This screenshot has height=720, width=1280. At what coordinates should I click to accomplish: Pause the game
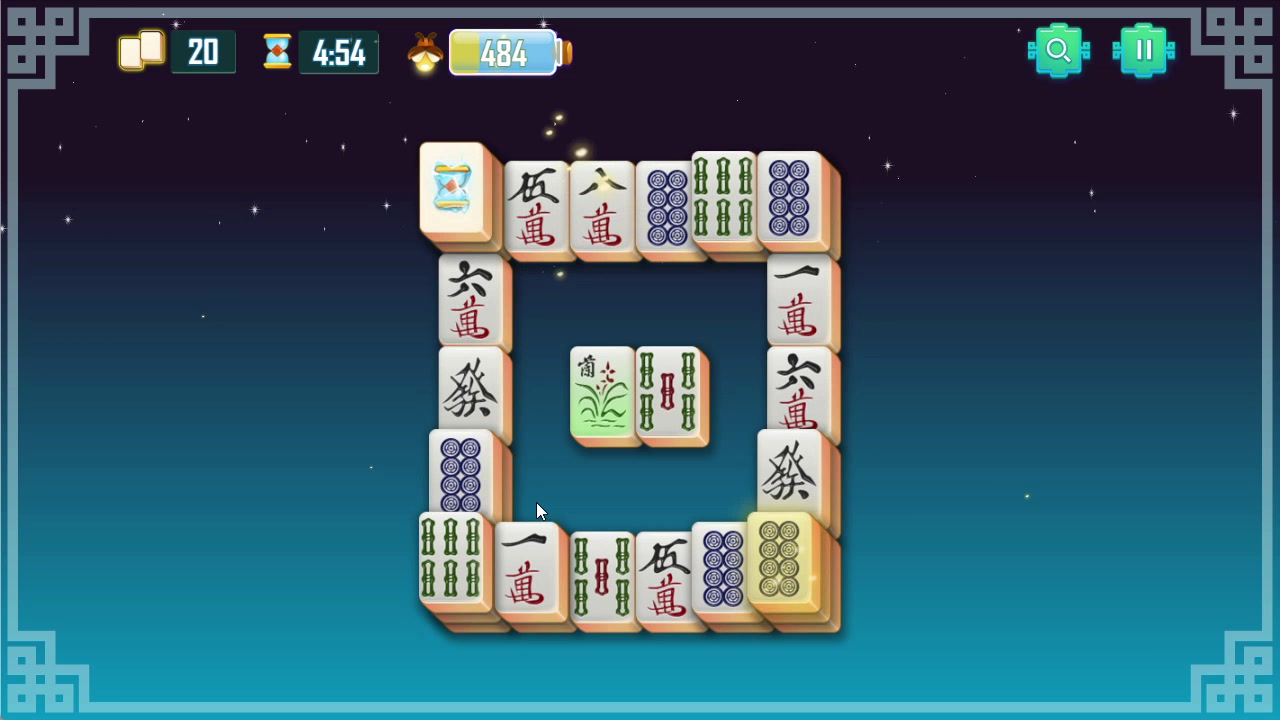pos(1144,47)
